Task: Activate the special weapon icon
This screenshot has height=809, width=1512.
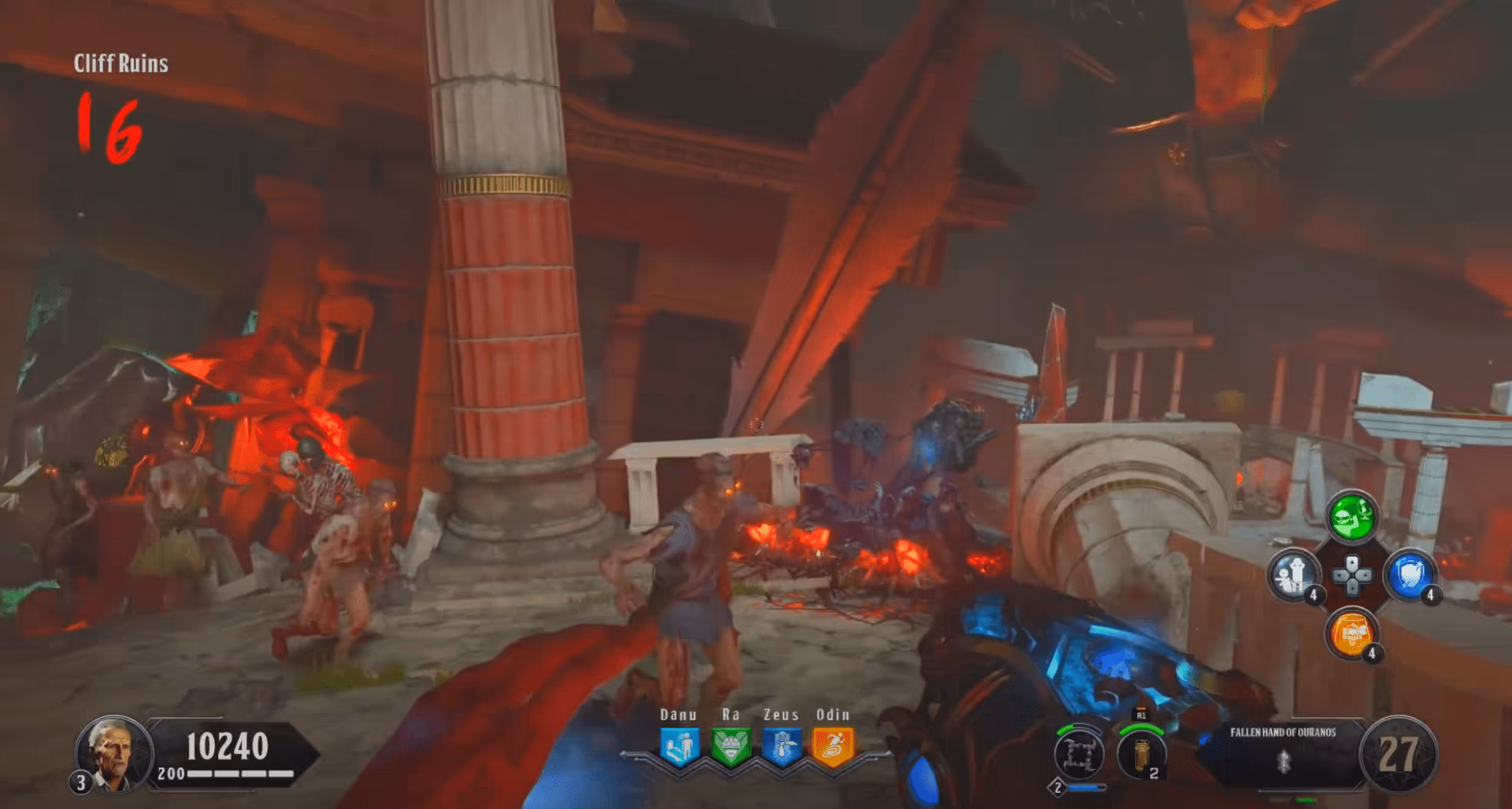Action: [x=1078, y=753]
